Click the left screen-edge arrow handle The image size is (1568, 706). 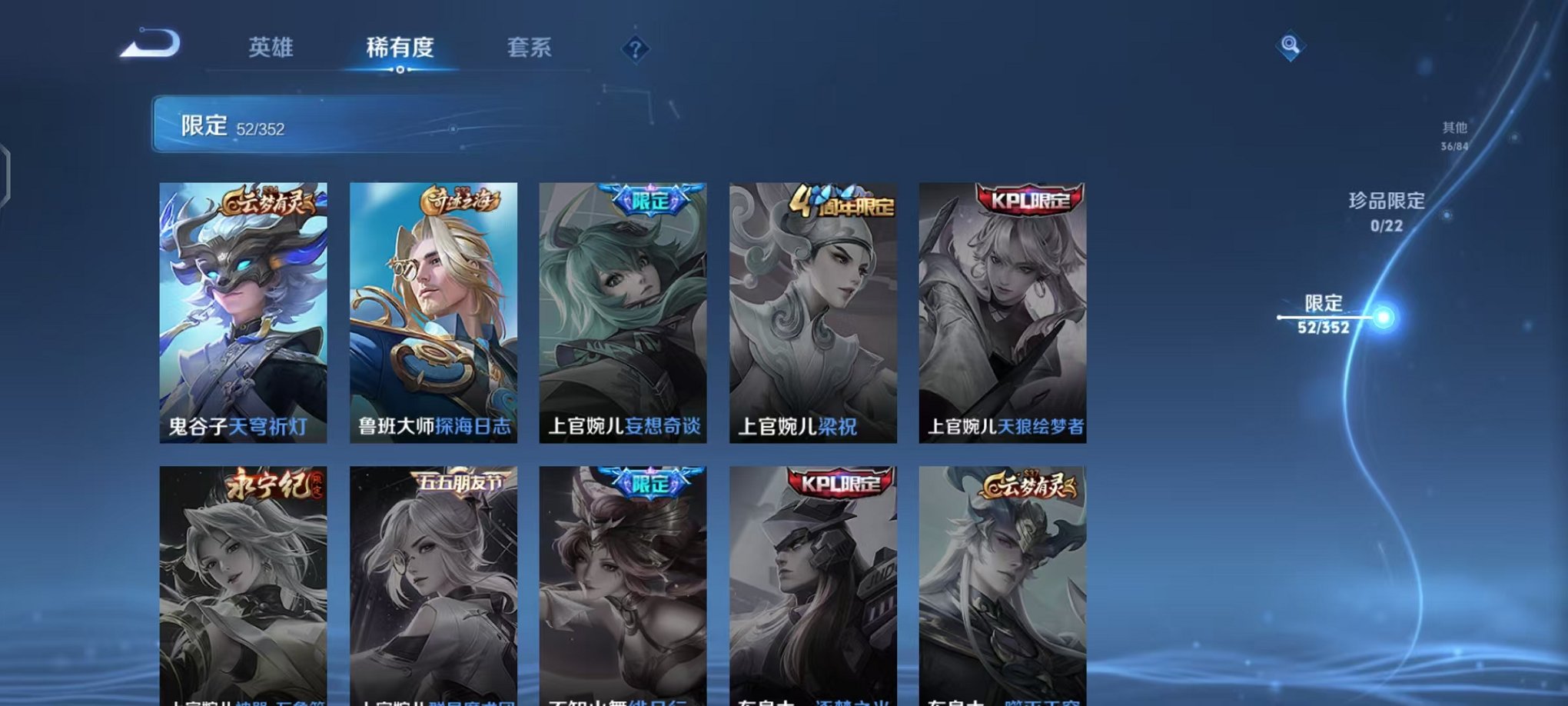8,171
